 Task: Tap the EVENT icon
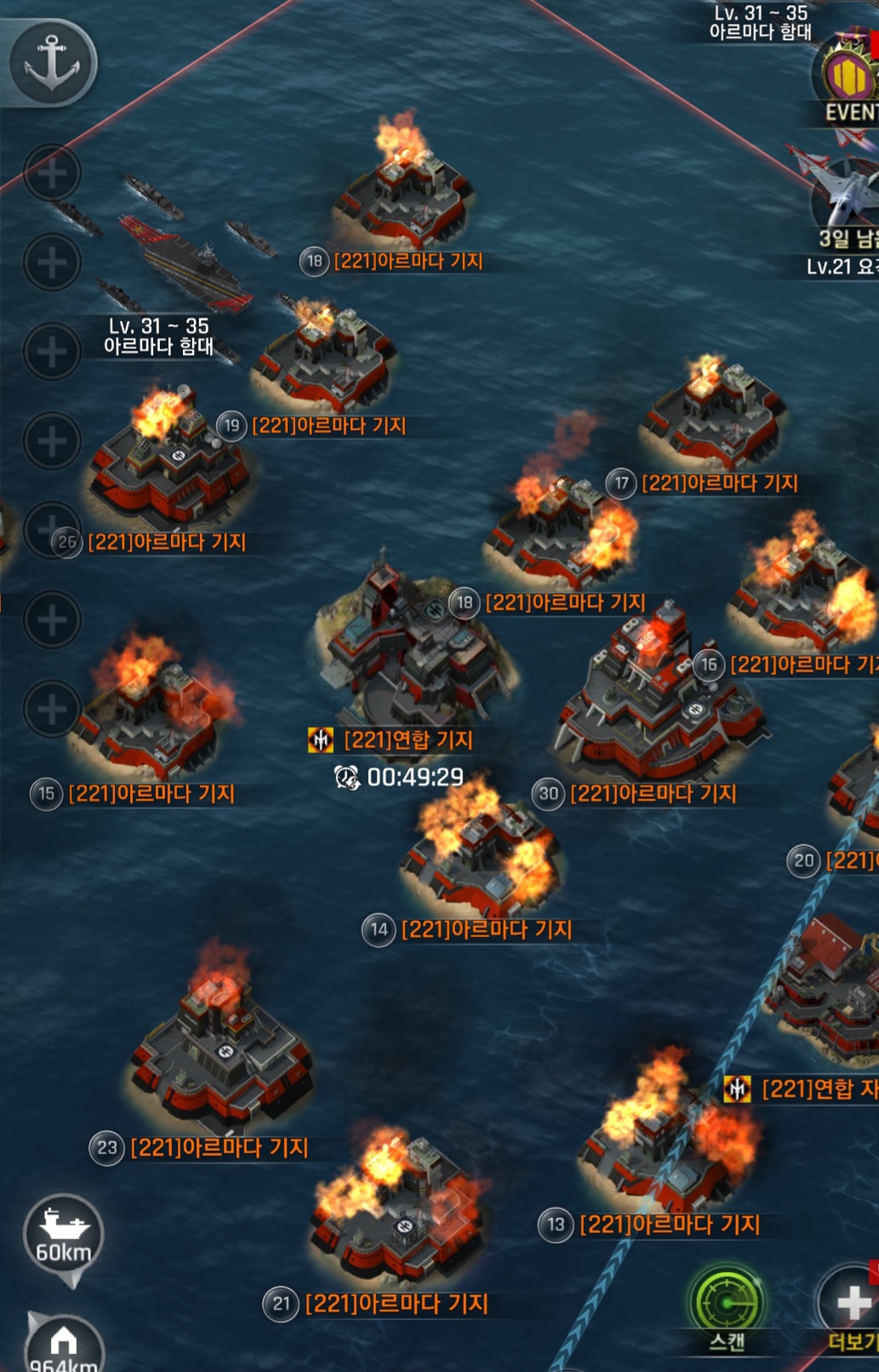click(x=849, y=79)
